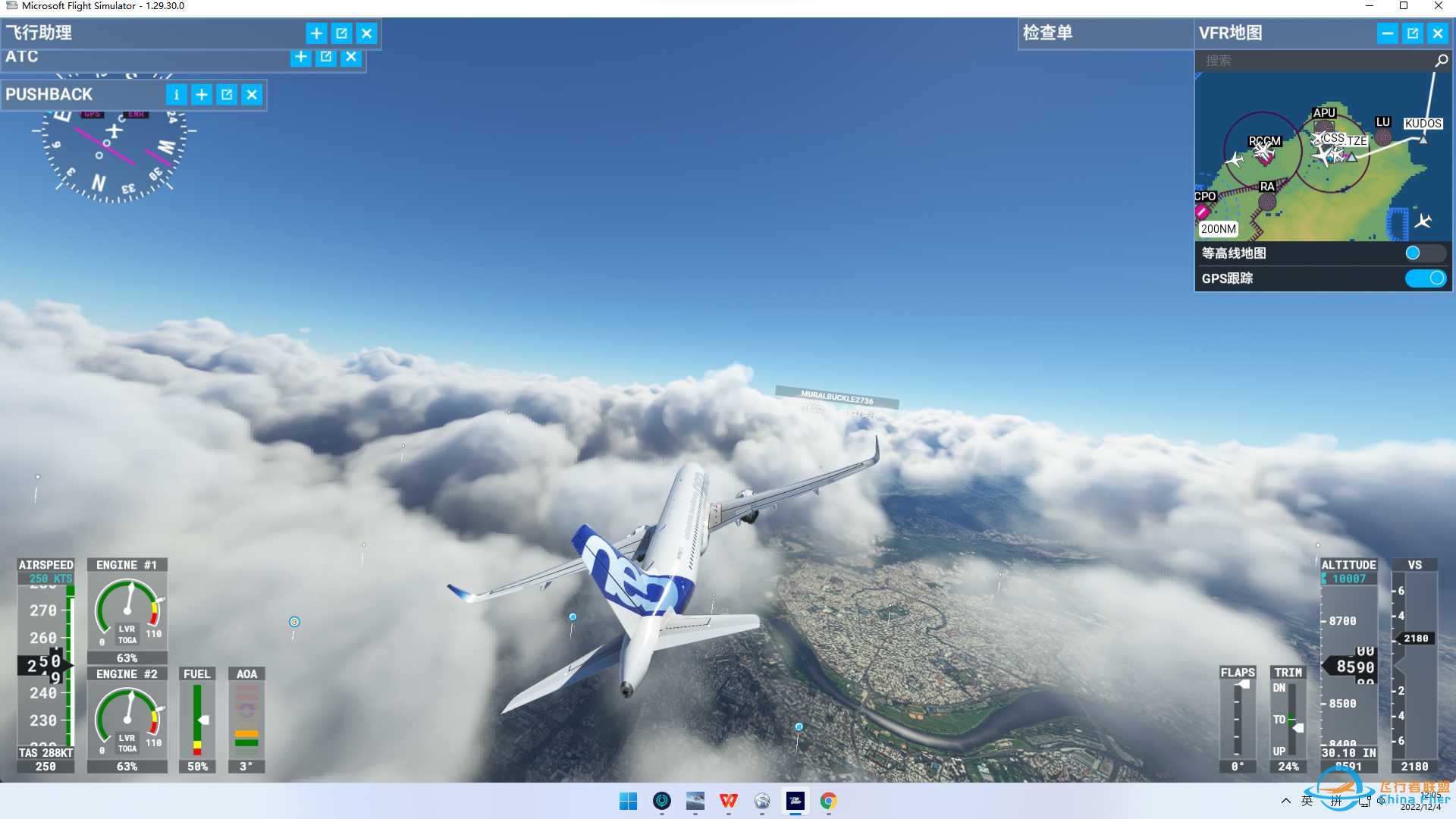Switch input language via 英 taskbar item
1456x819 pixels.
[1307, 802]
